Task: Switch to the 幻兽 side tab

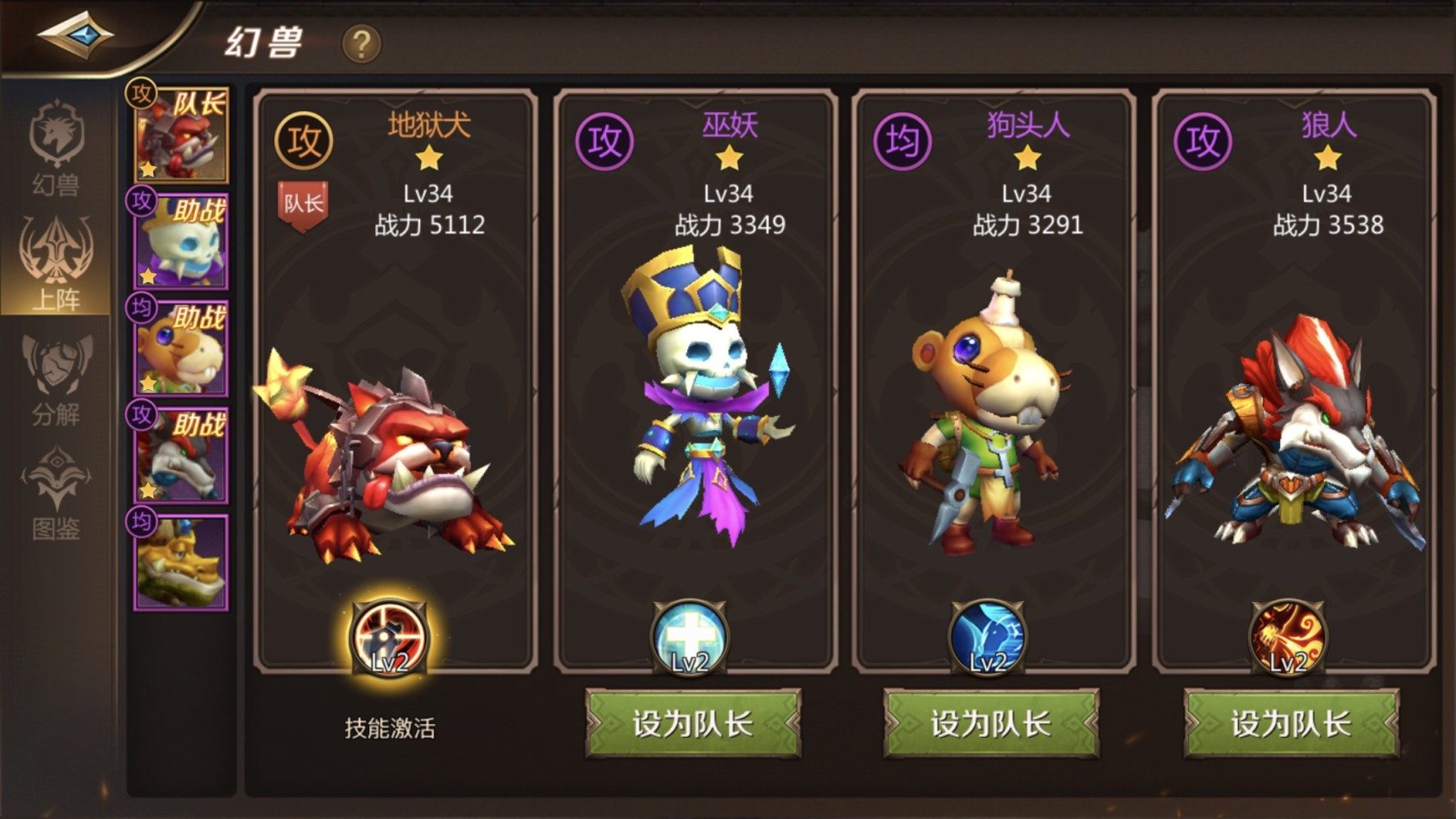Action: tap(56, 149)
